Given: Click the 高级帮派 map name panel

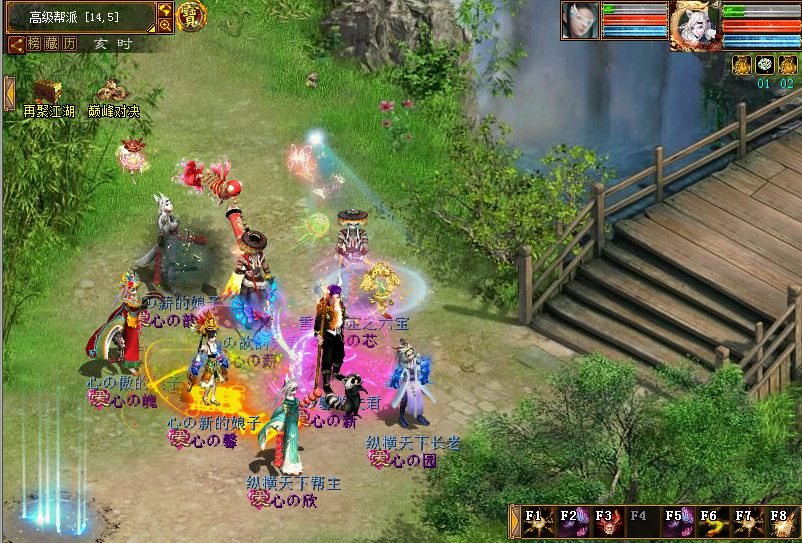Looking at the screenshot, I should pos(78,16).
